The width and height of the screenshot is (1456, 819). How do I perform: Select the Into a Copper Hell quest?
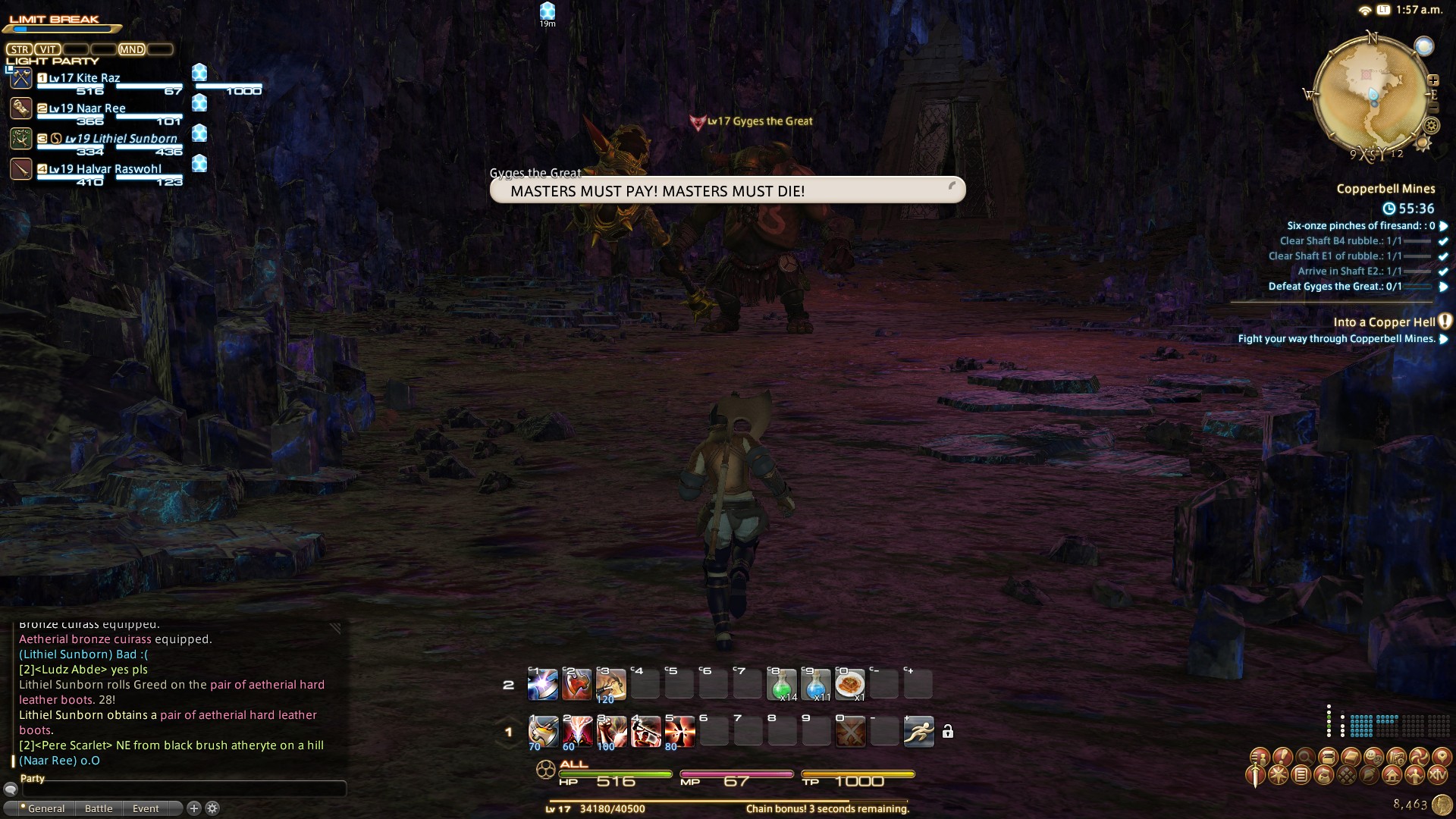(1384, 322)
